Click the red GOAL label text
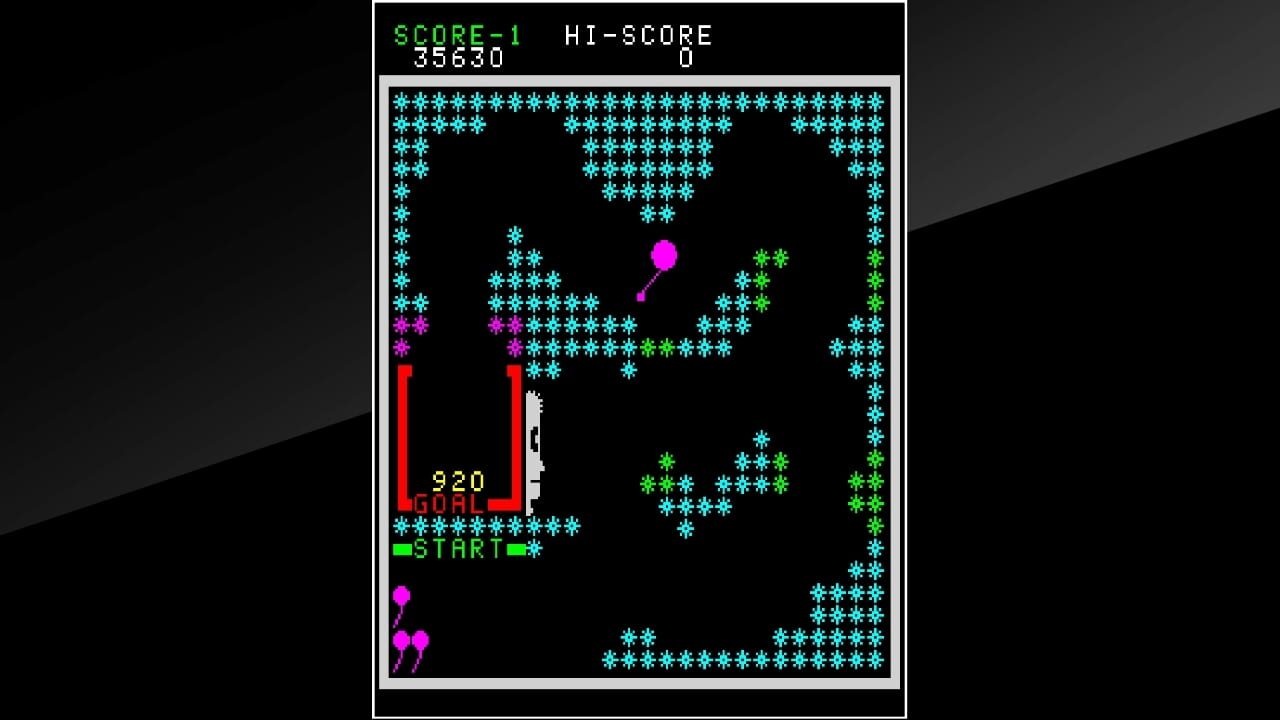 [x=449, y=506]
